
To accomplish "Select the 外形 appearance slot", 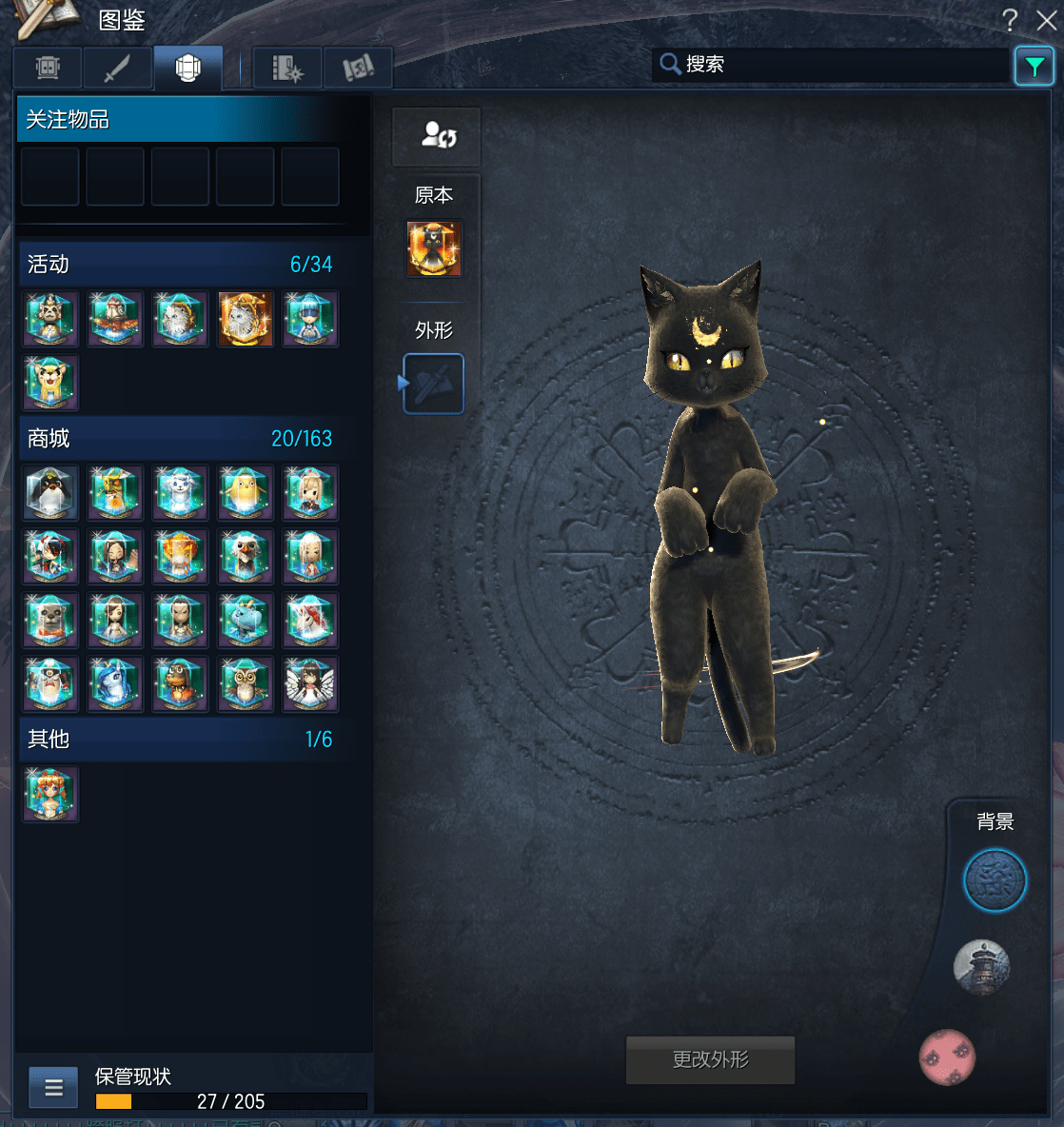I will coord(434,384).
